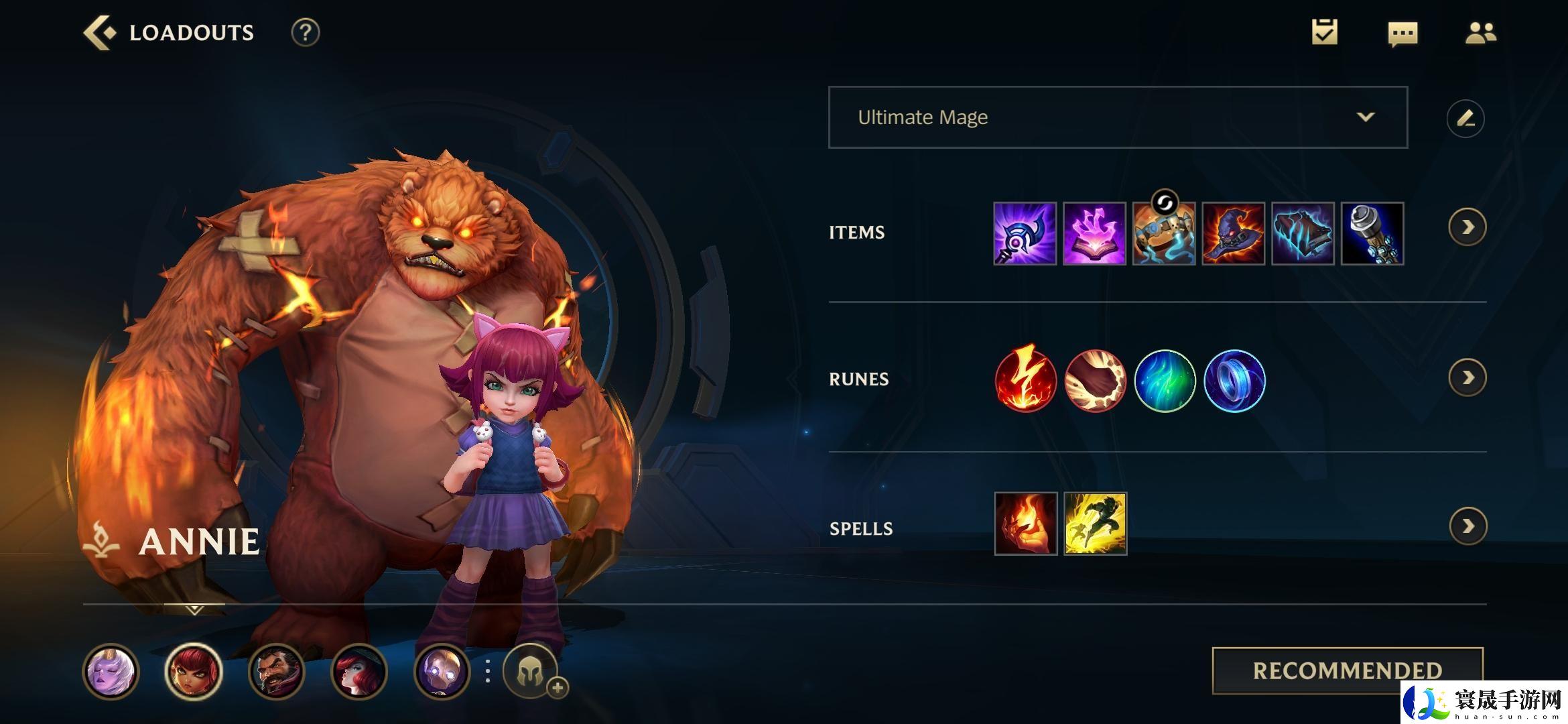The image size is (1568, 724).
Task: Select the Electrocute lightning keystone rune
Action: pyautogui.click(x=1025, y=379)
